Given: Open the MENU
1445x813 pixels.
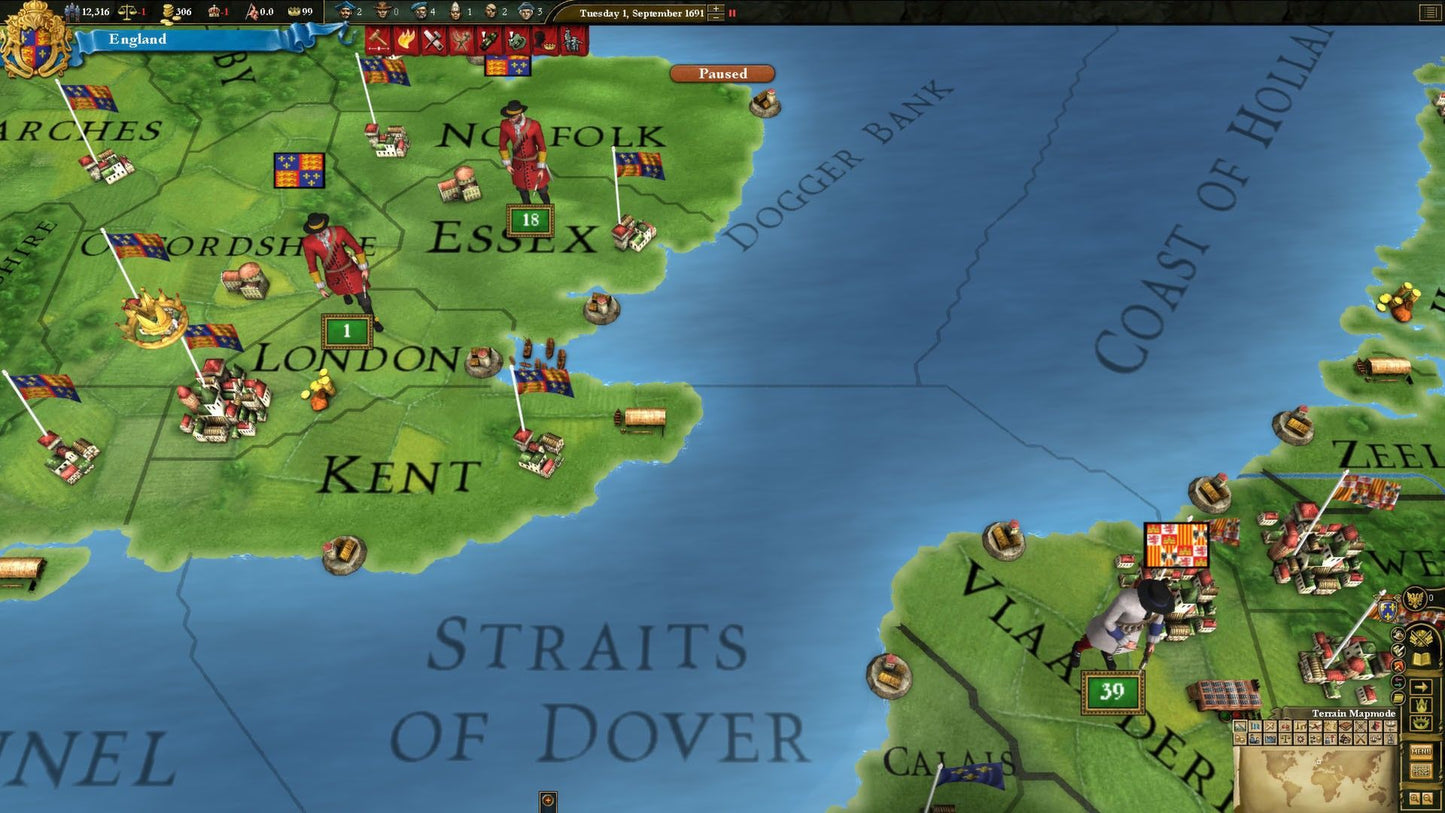Looking at the screenshot, I should tap(1421, 751).
